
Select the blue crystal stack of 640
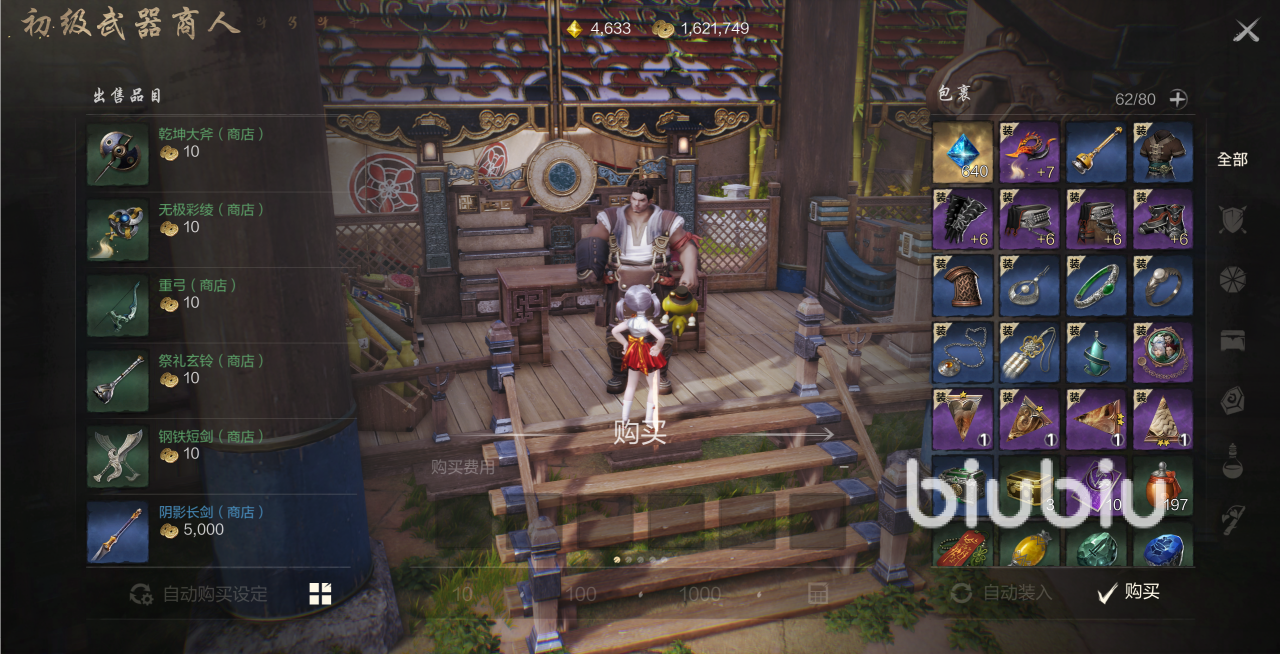pos(963,152)
